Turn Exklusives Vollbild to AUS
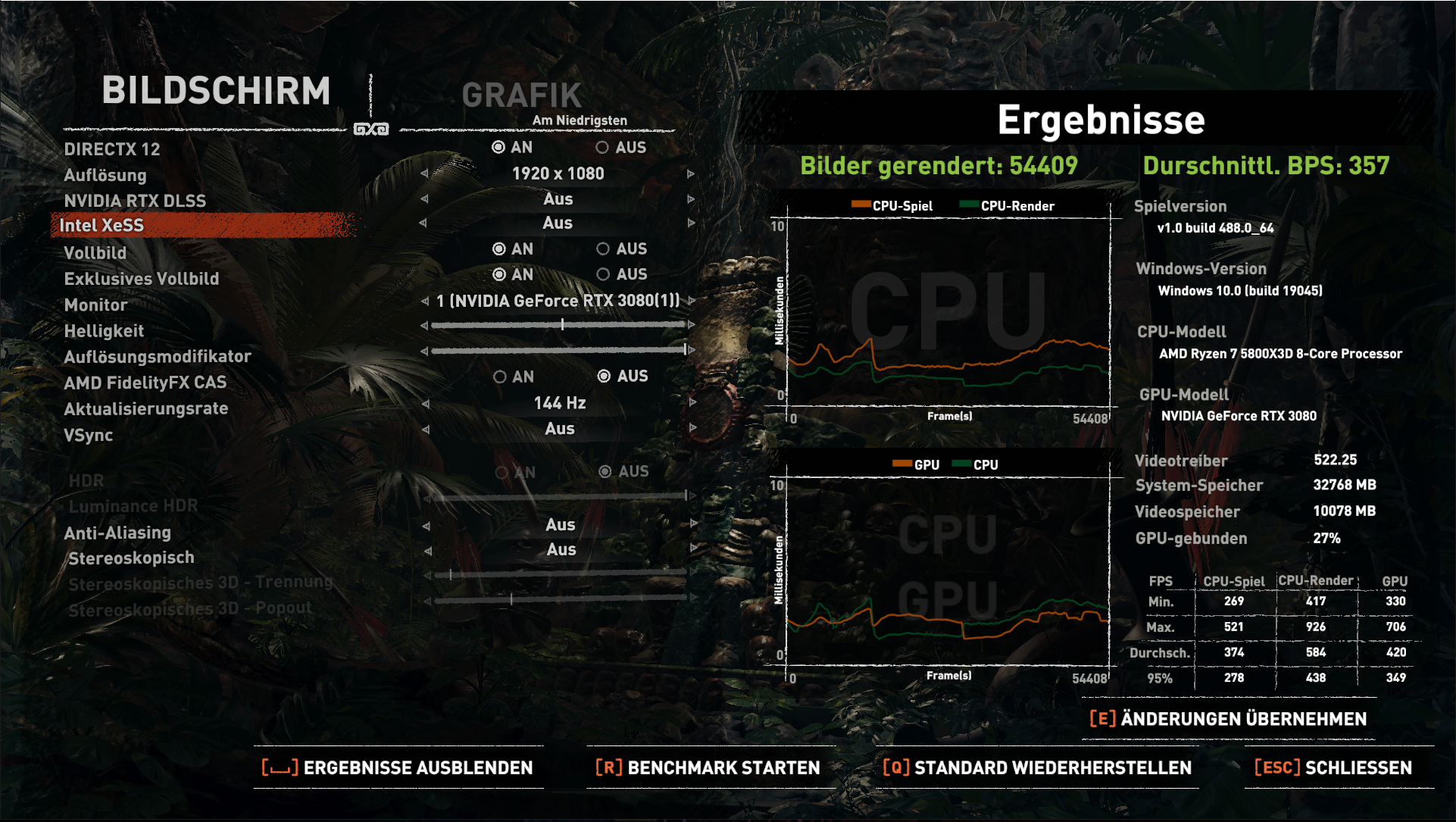Viewport: 1456px width, 822px height. (x=604, y=274)
